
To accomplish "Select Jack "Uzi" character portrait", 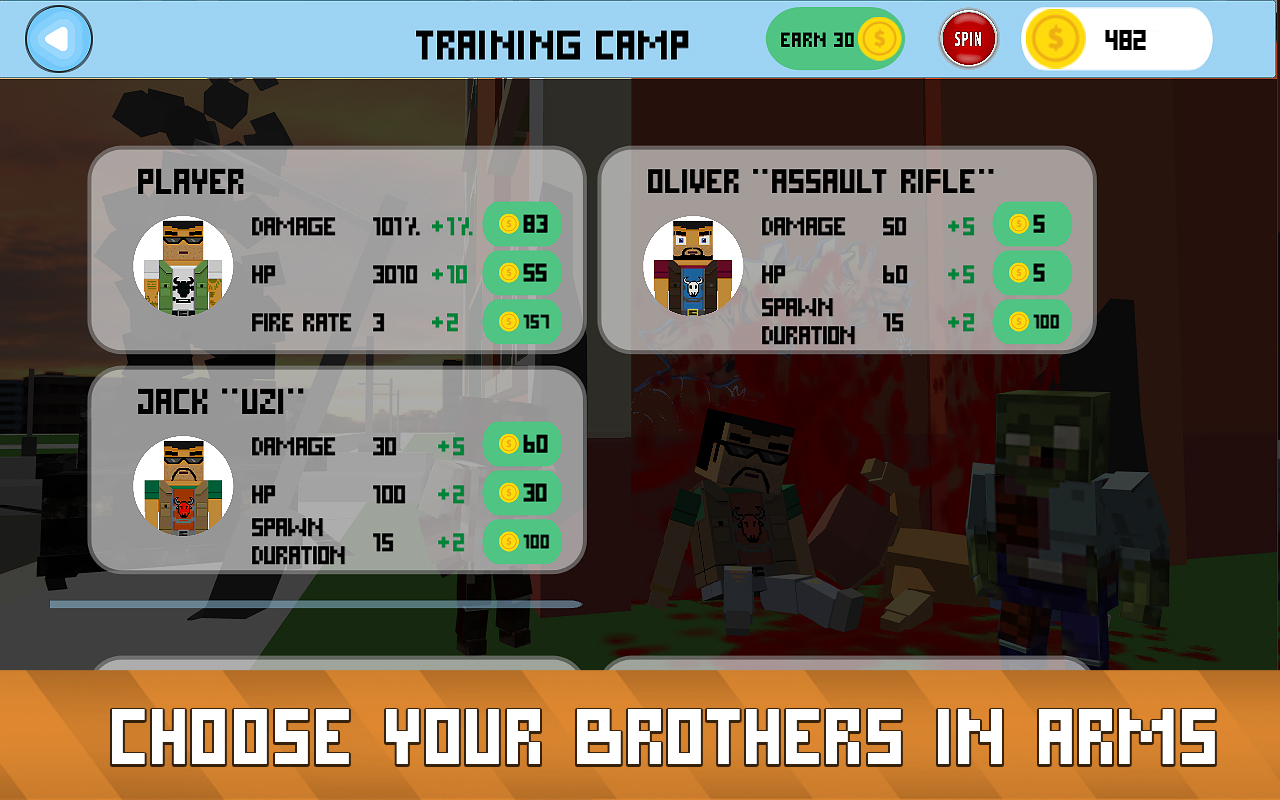I will [x=184, y=486].
